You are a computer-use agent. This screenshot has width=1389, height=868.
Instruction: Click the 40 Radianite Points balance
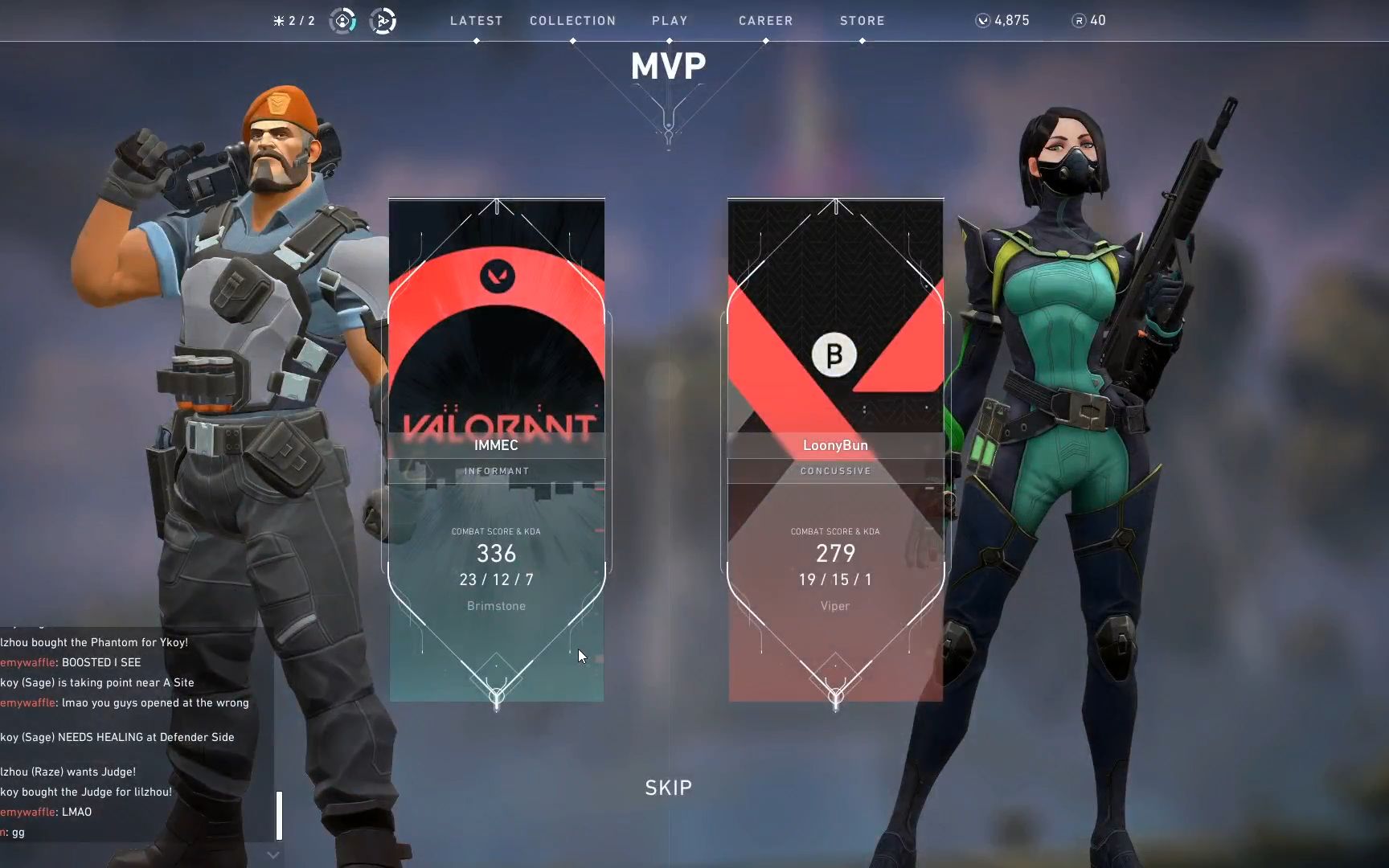1089,21
